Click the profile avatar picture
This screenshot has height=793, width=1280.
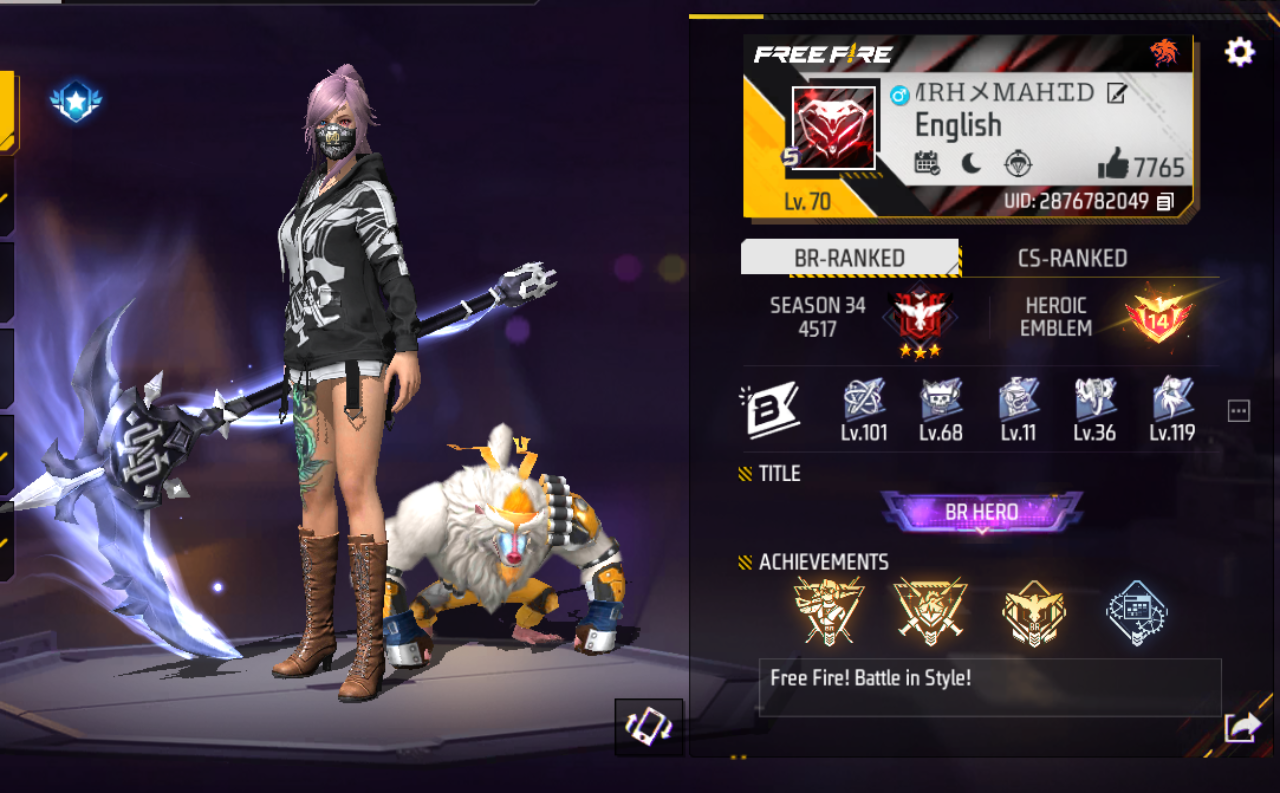click(833, 128)
